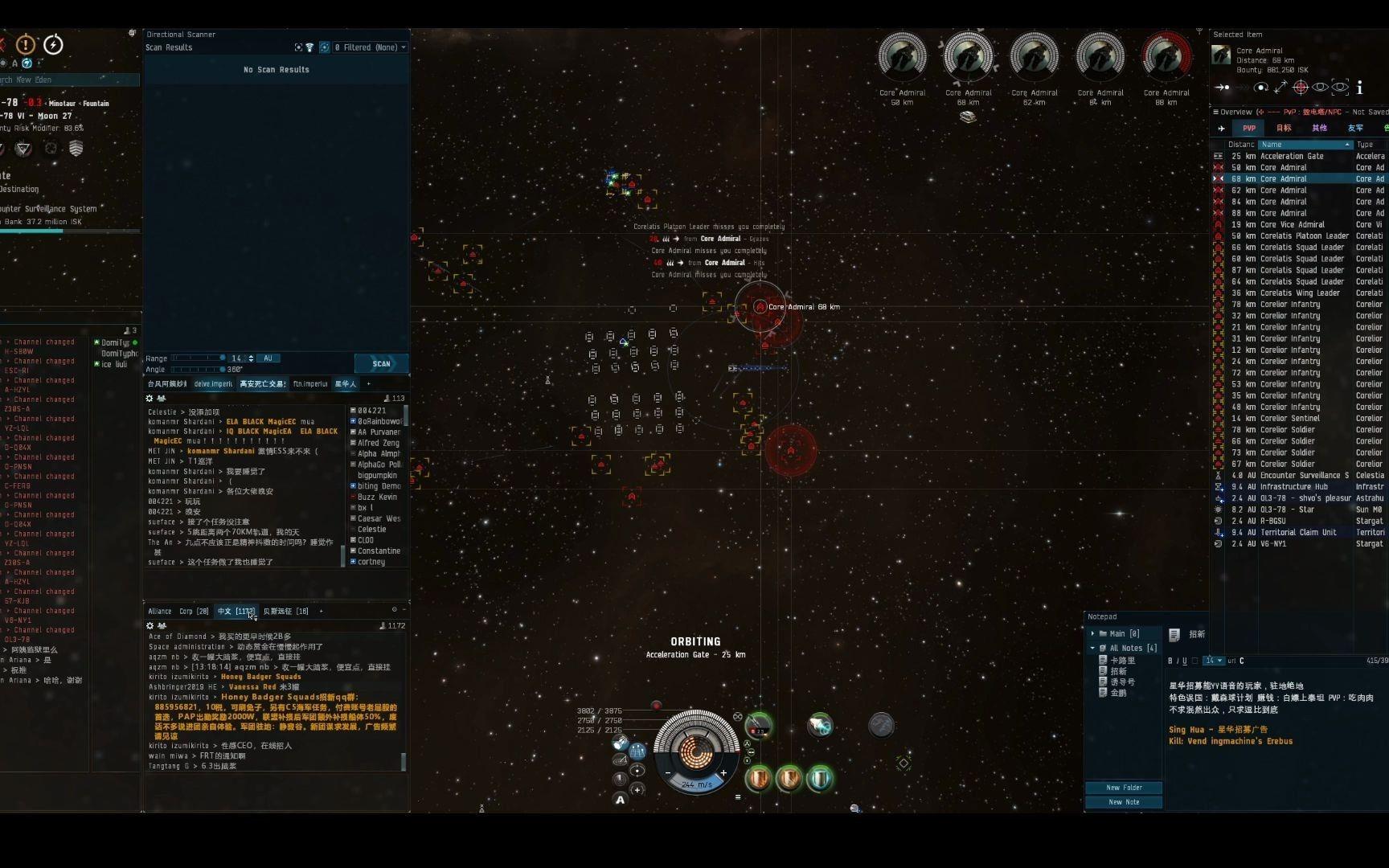Image resolution: width=1389 pixels, height=868 pixels.
Task: Run the Directional Scanner SCAN button
Action: click(x=381, y=363)
